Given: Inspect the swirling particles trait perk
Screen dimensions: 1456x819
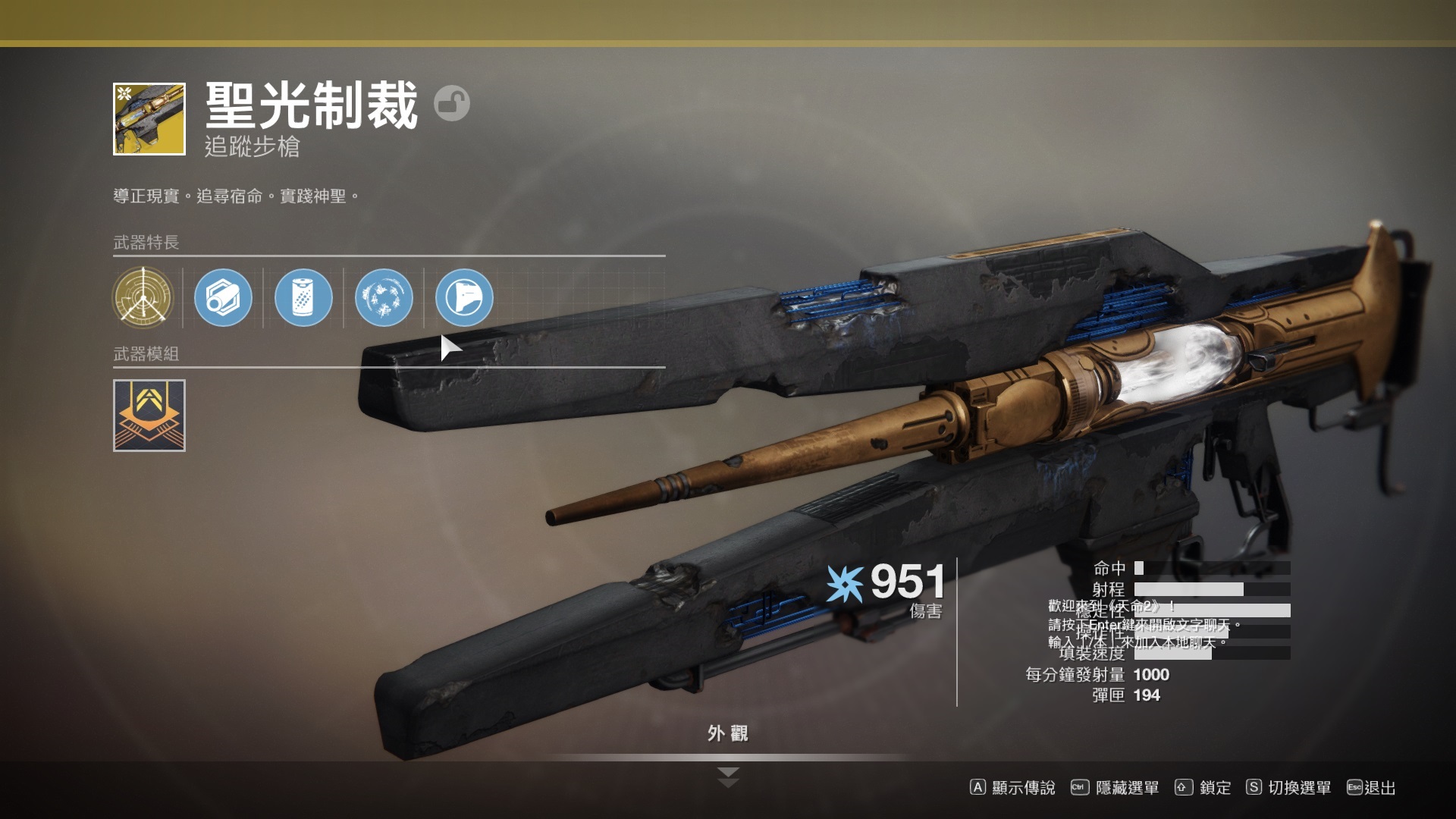Looking at the screenshot, I should [x=384, y=297].
